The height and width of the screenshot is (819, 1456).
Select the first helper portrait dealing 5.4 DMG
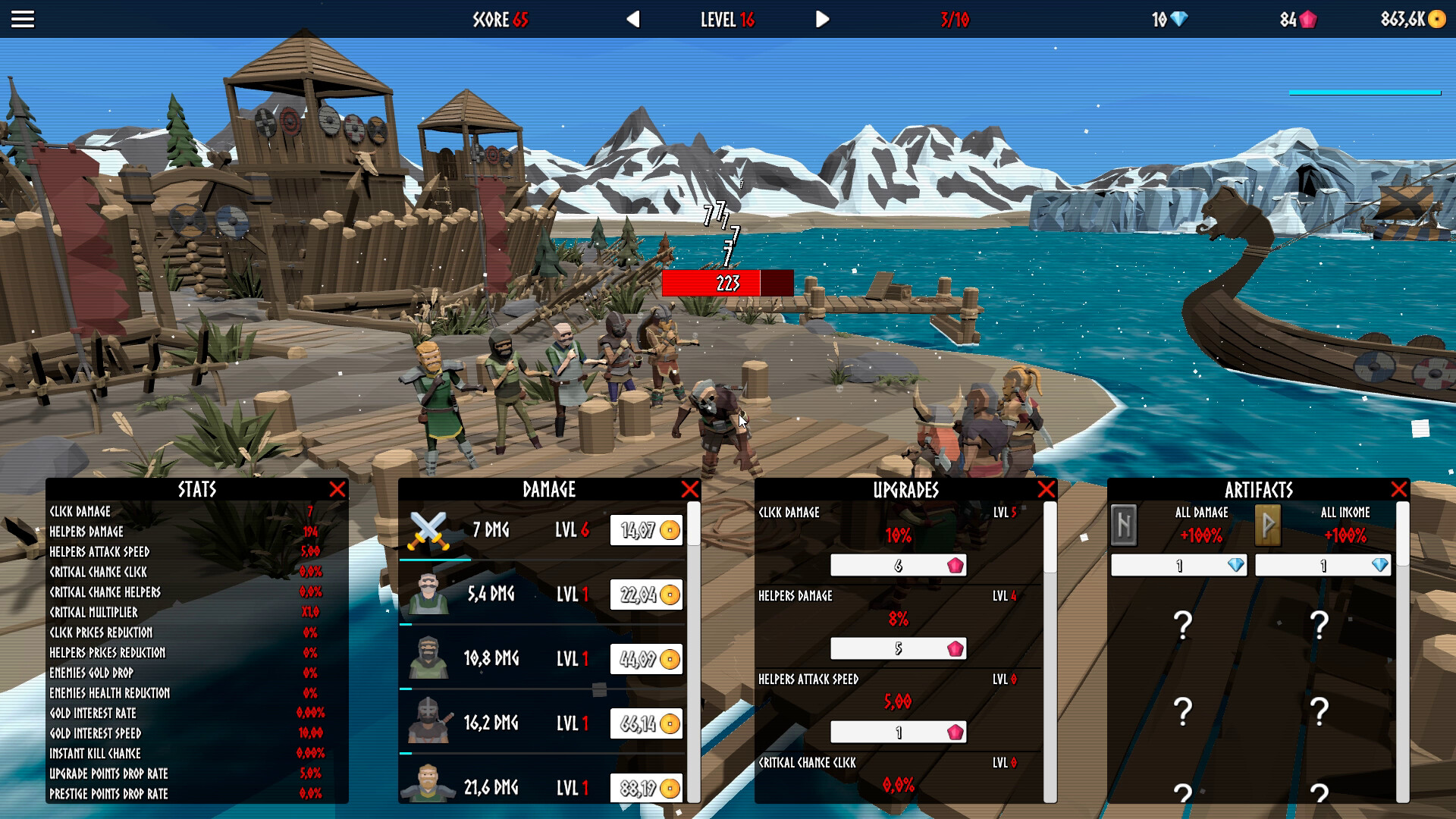tap(429, 594)
